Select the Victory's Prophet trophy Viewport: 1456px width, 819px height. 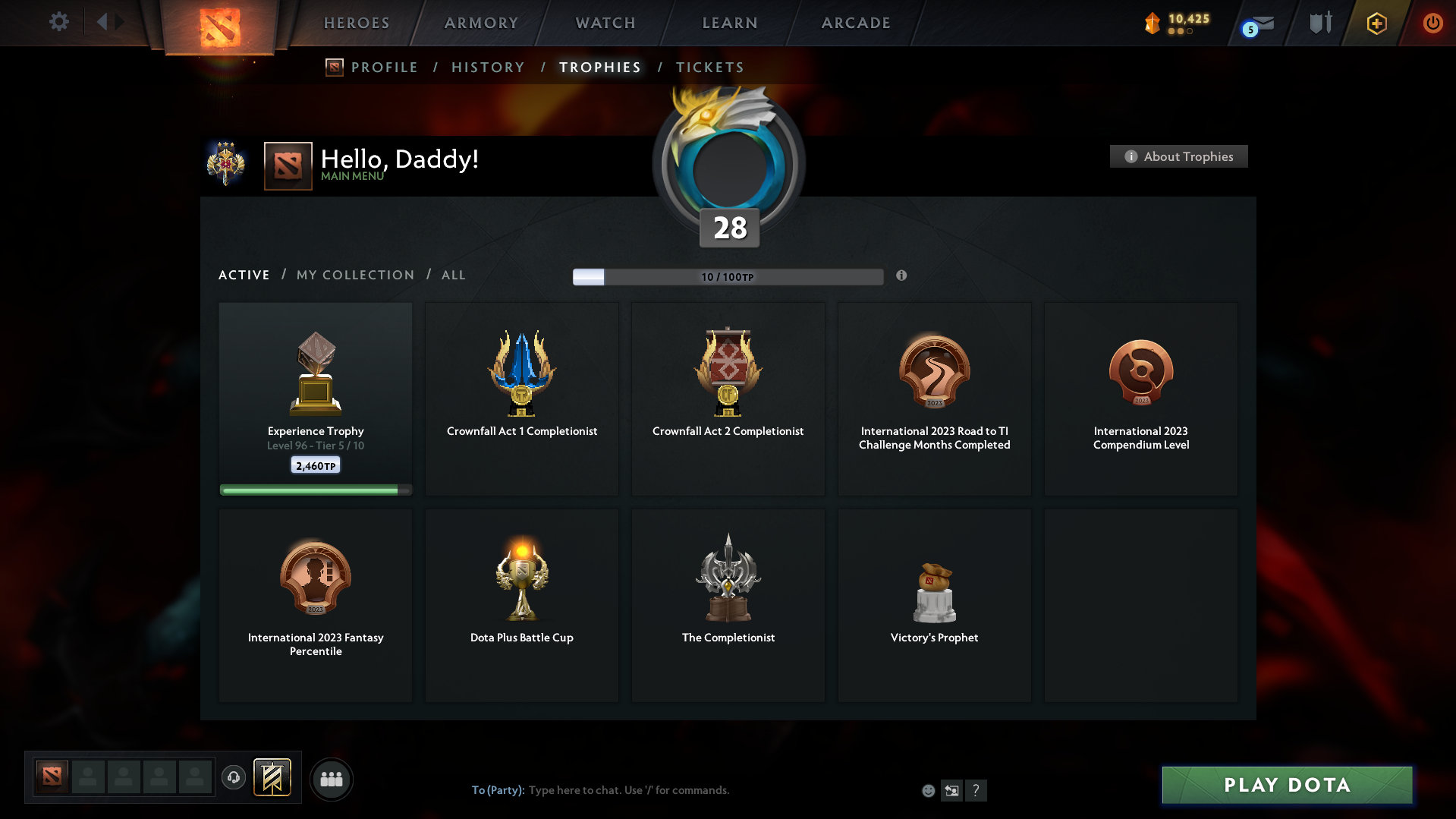(x=934, y=605)
